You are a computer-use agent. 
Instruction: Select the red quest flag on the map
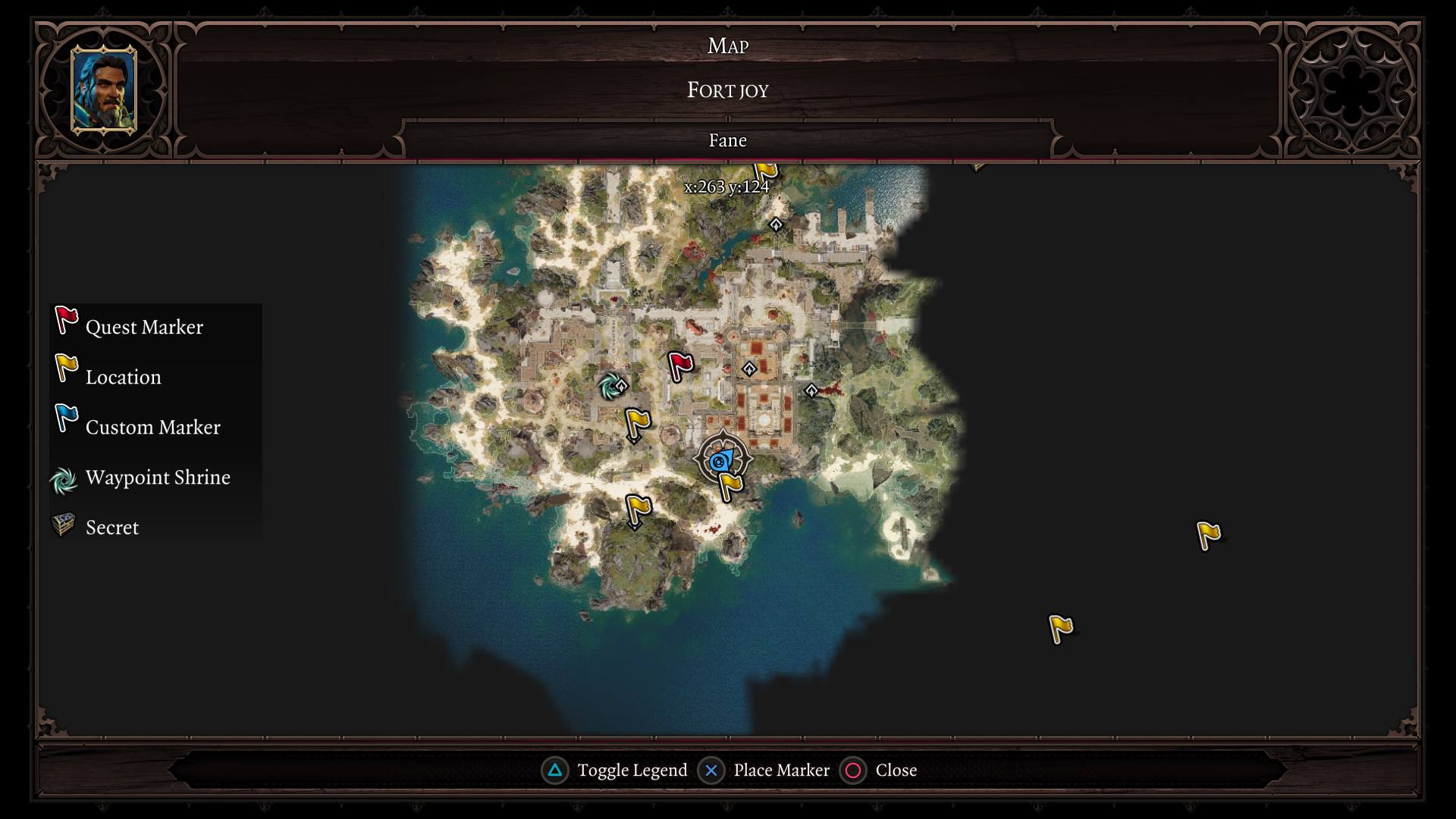coord(679,366)
